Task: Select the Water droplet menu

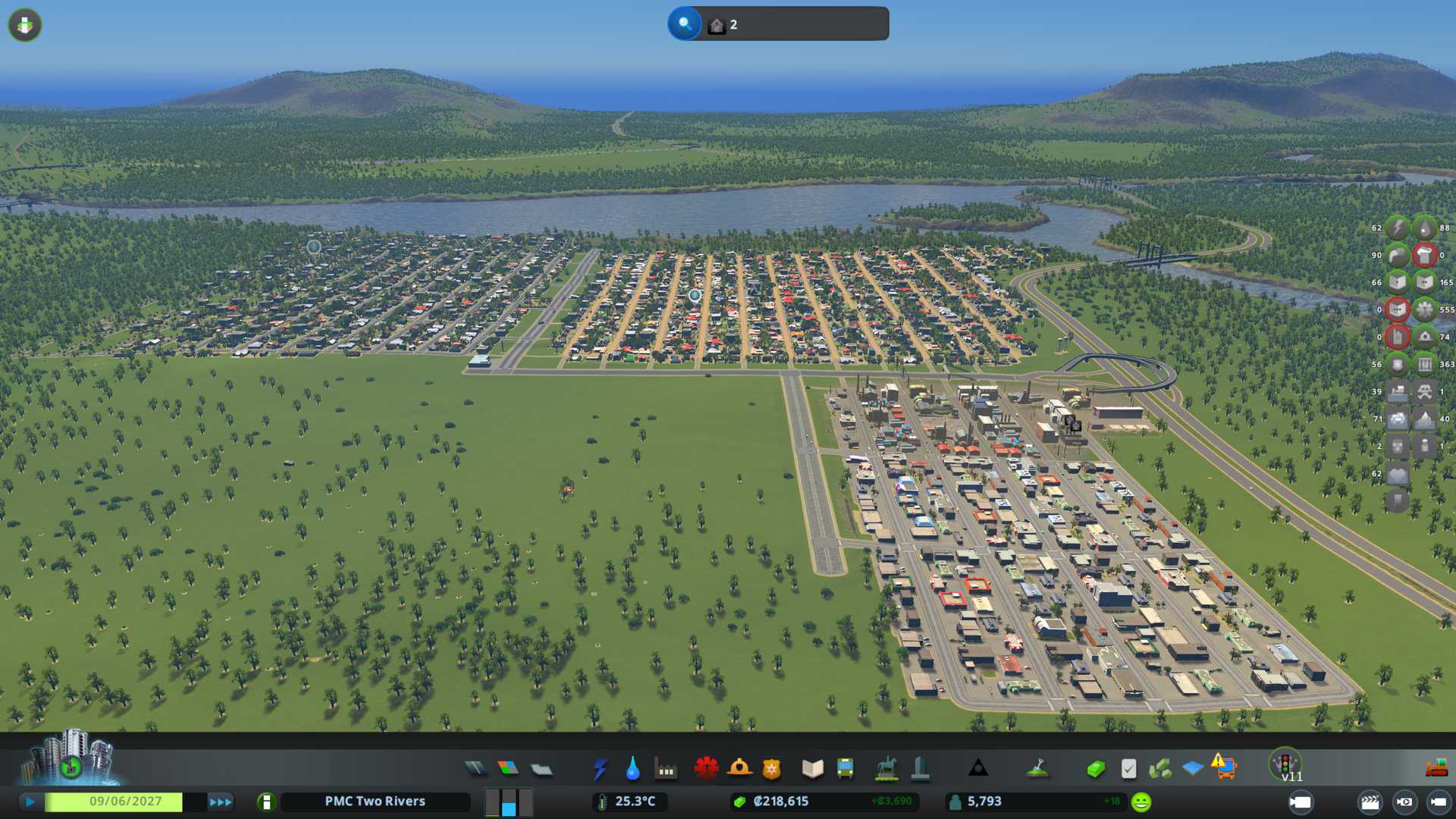Action: 632,769
